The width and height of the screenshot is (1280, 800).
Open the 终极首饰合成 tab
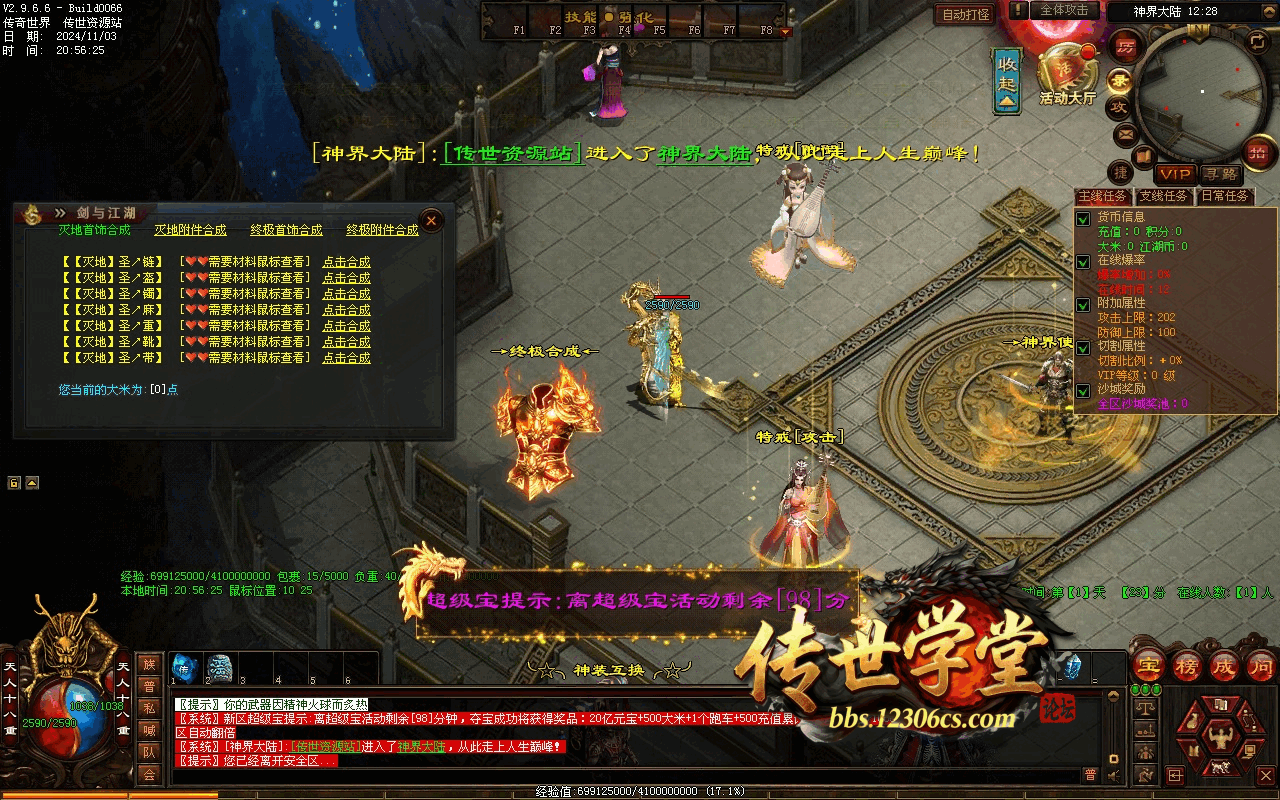[x=286, y=230]
